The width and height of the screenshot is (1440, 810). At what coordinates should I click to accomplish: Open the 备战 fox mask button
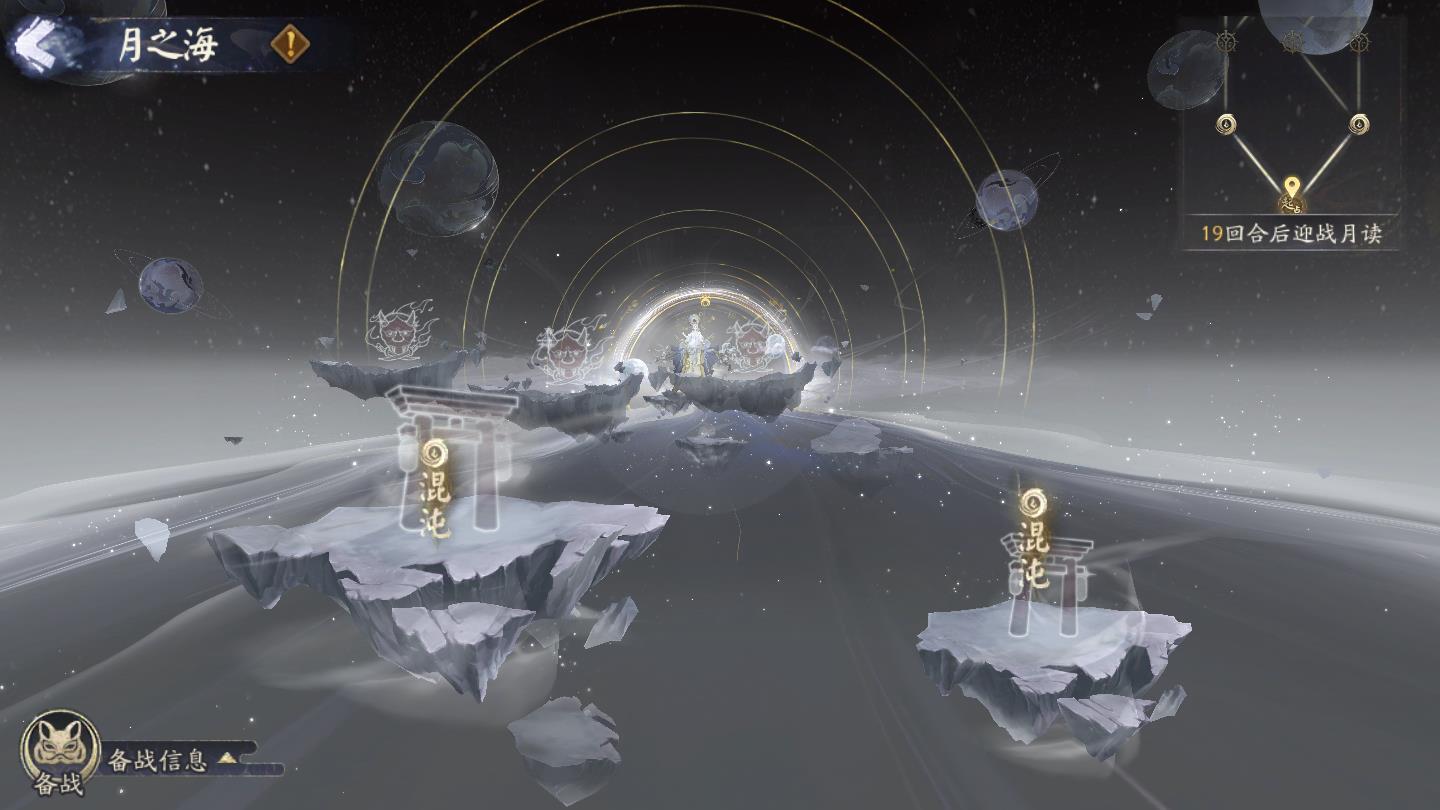(x=60, y=750)
